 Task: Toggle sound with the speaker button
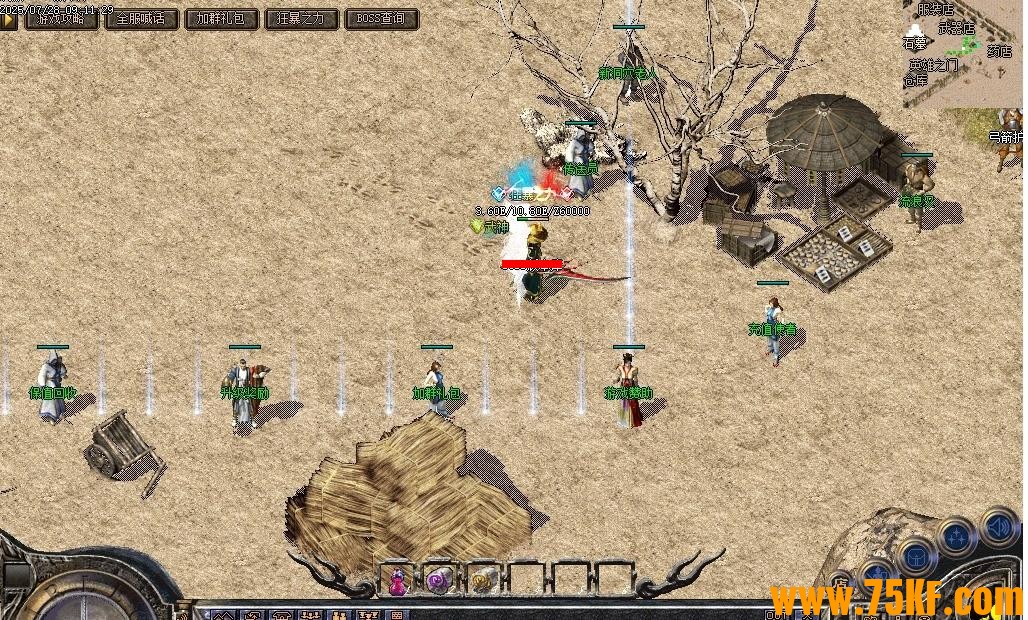997,526
